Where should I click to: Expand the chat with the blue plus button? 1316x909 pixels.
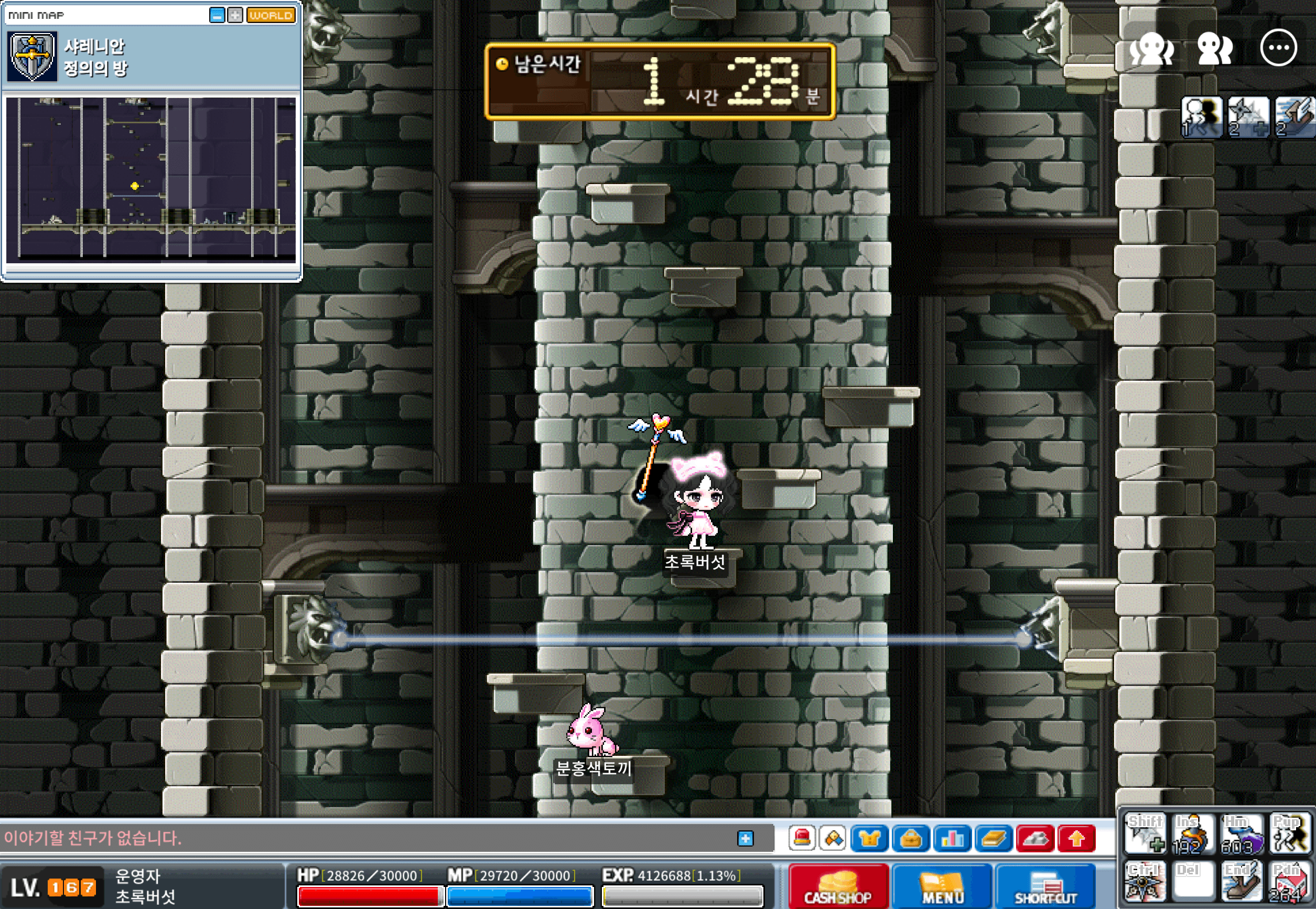coord(745,838)
